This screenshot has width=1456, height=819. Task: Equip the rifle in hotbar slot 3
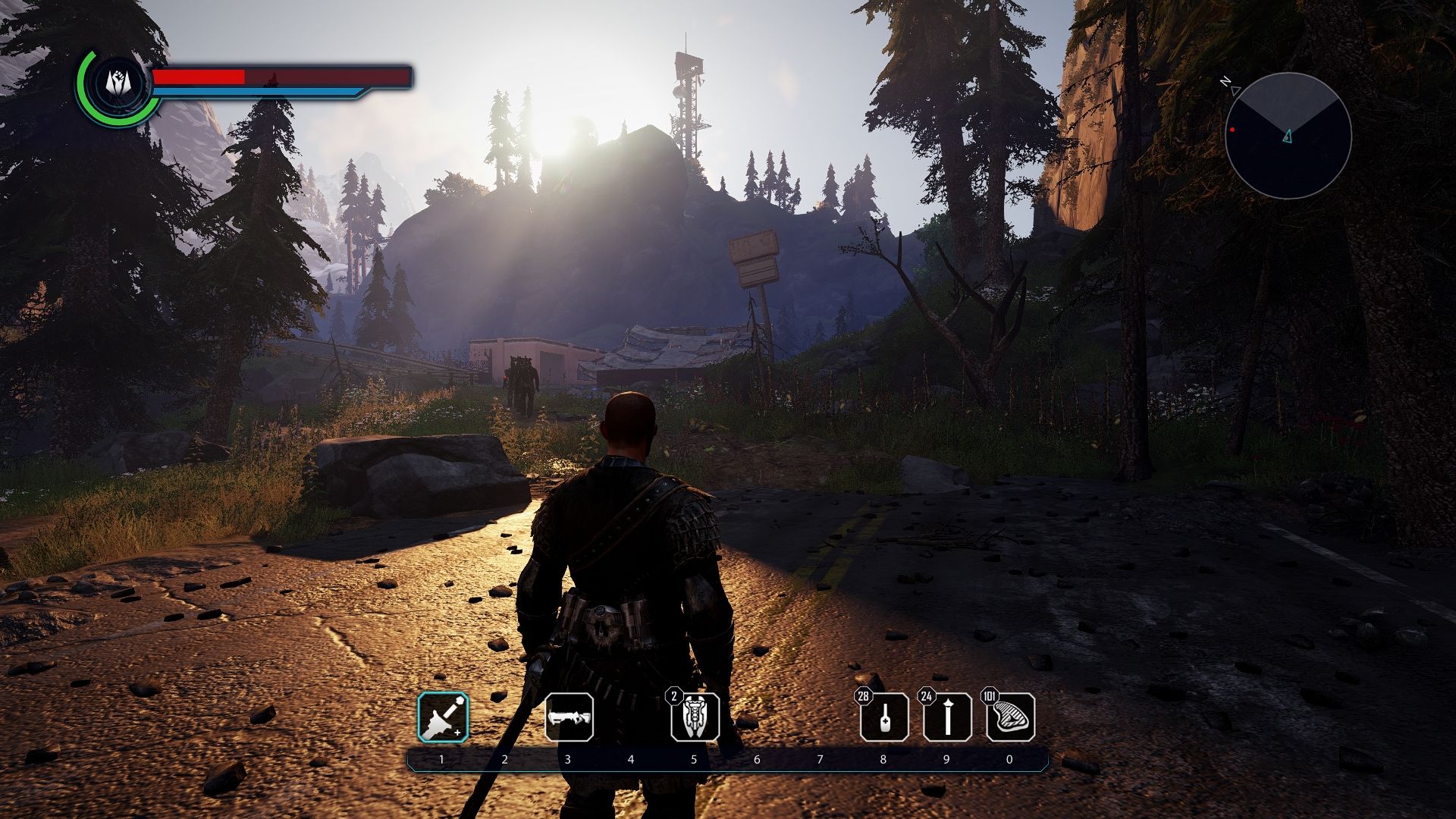569,717
